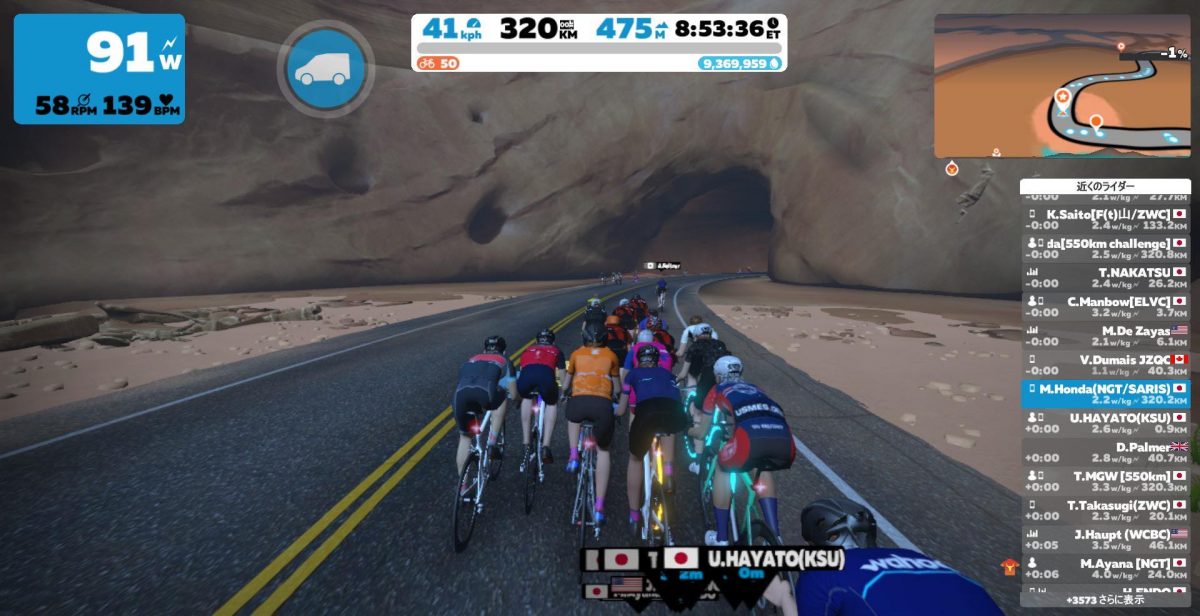Open the minimap route view
The height and width of the screenshot is (616, 1200).
pos(1061,85)
